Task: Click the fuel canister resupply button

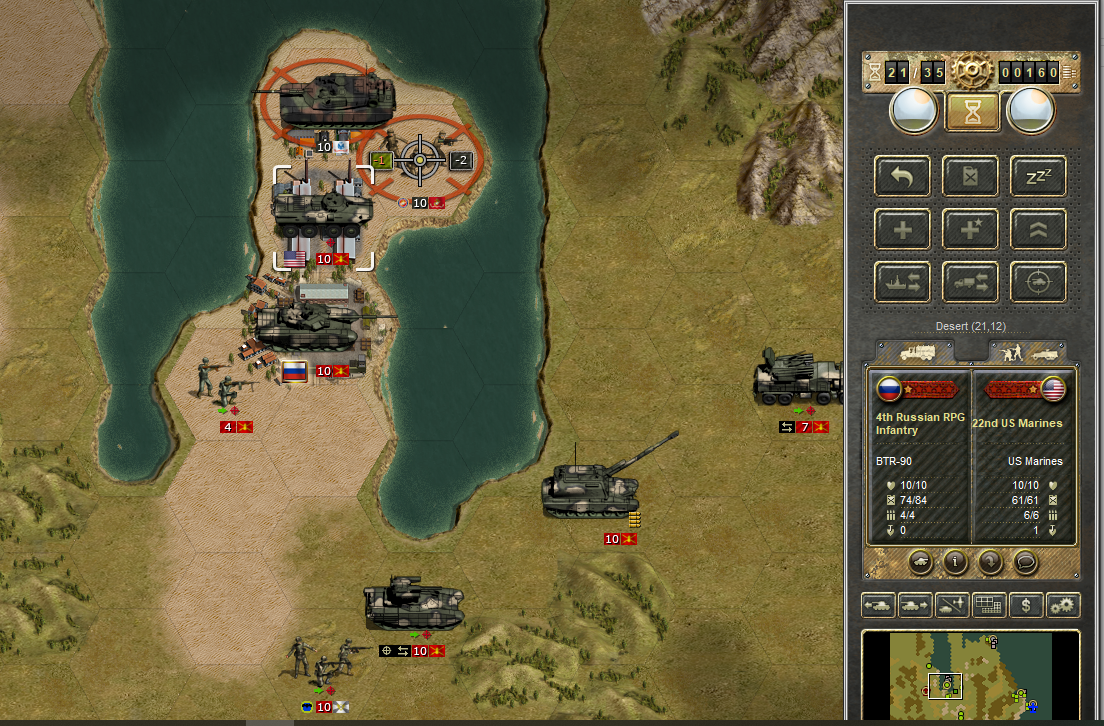Action: pyautogui.click(x=970, y=177)
